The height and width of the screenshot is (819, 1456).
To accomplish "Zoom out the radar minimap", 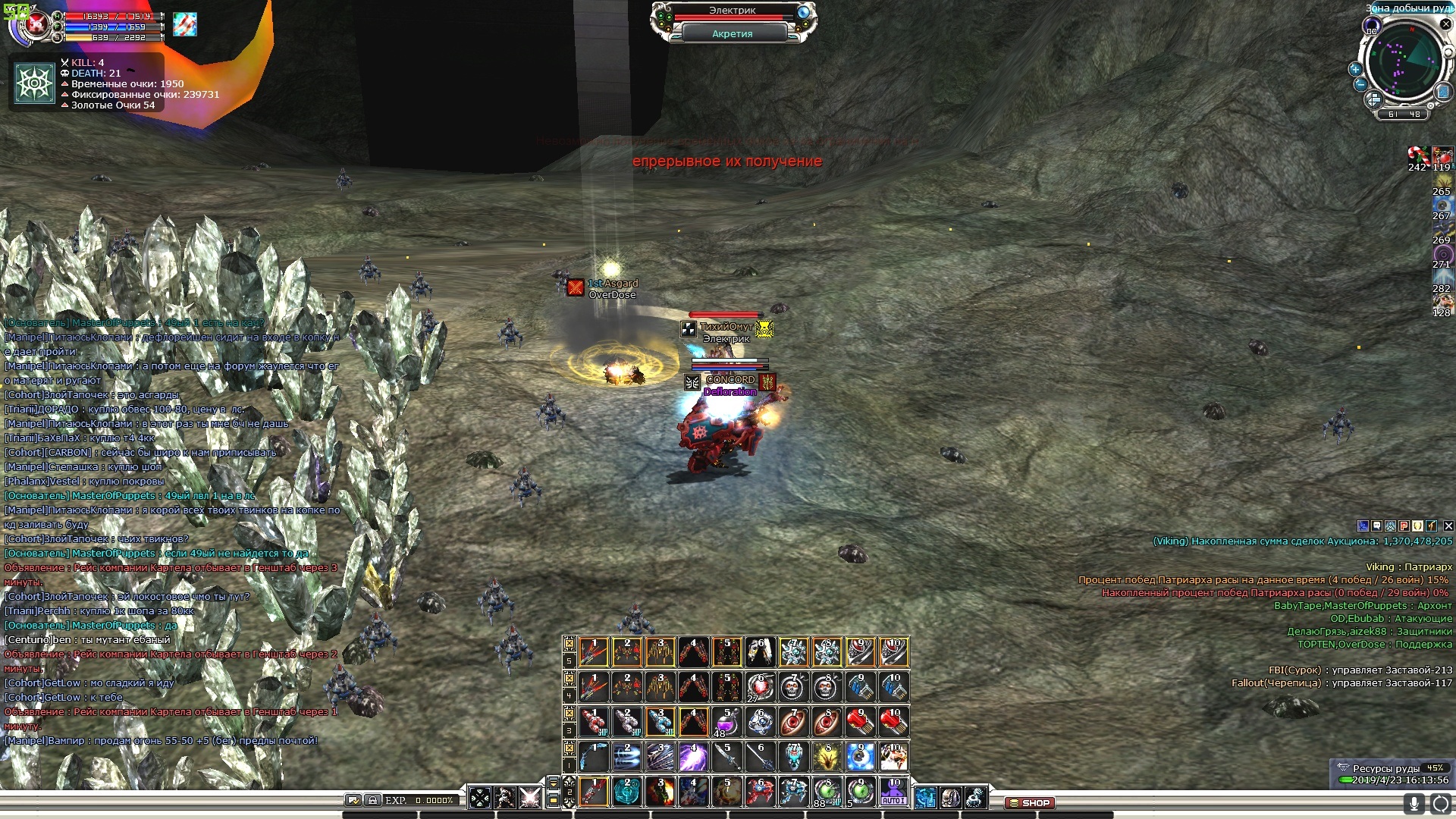I will [1360, 84].
